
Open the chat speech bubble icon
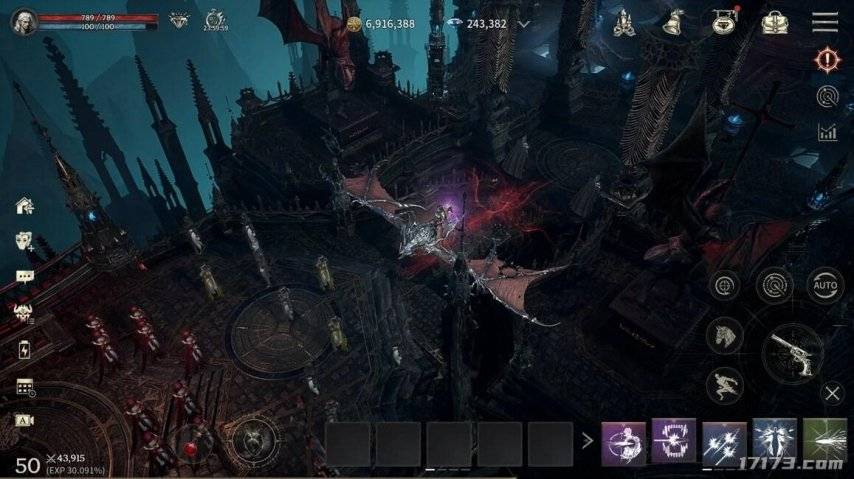[x=25, y=276]
